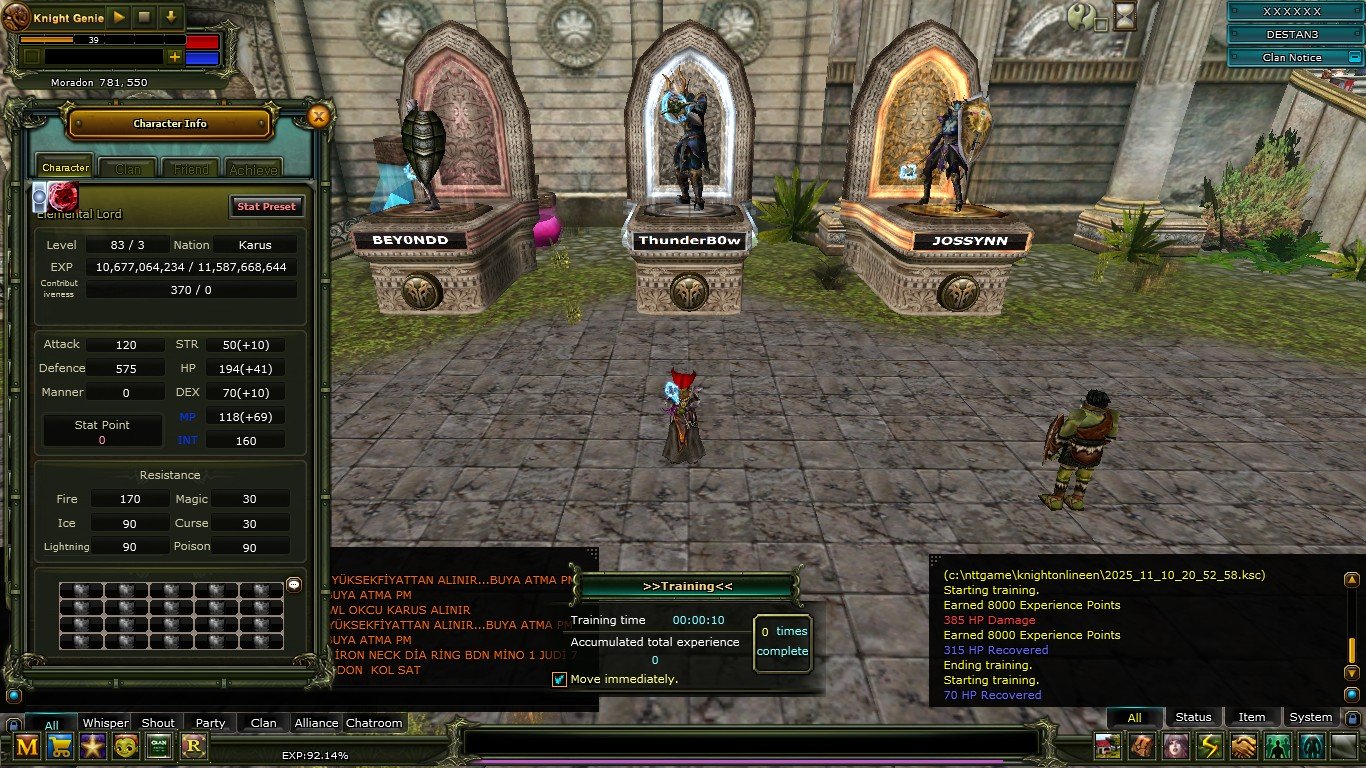This screenshot has width=1366, height=768.
Task: Click the yellow M menu icon
Action: [27, 746]
